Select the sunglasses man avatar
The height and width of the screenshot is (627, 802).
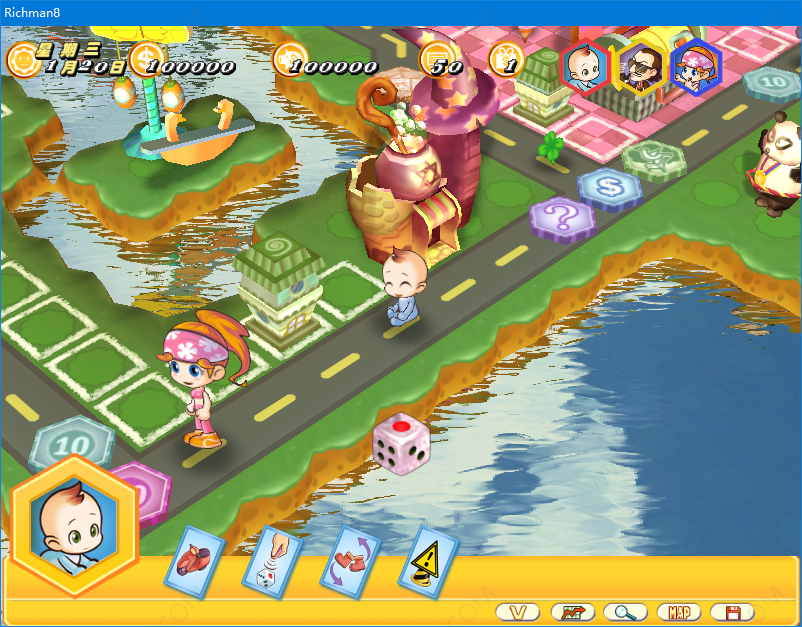pyautogui.click(x=640, y=66)
